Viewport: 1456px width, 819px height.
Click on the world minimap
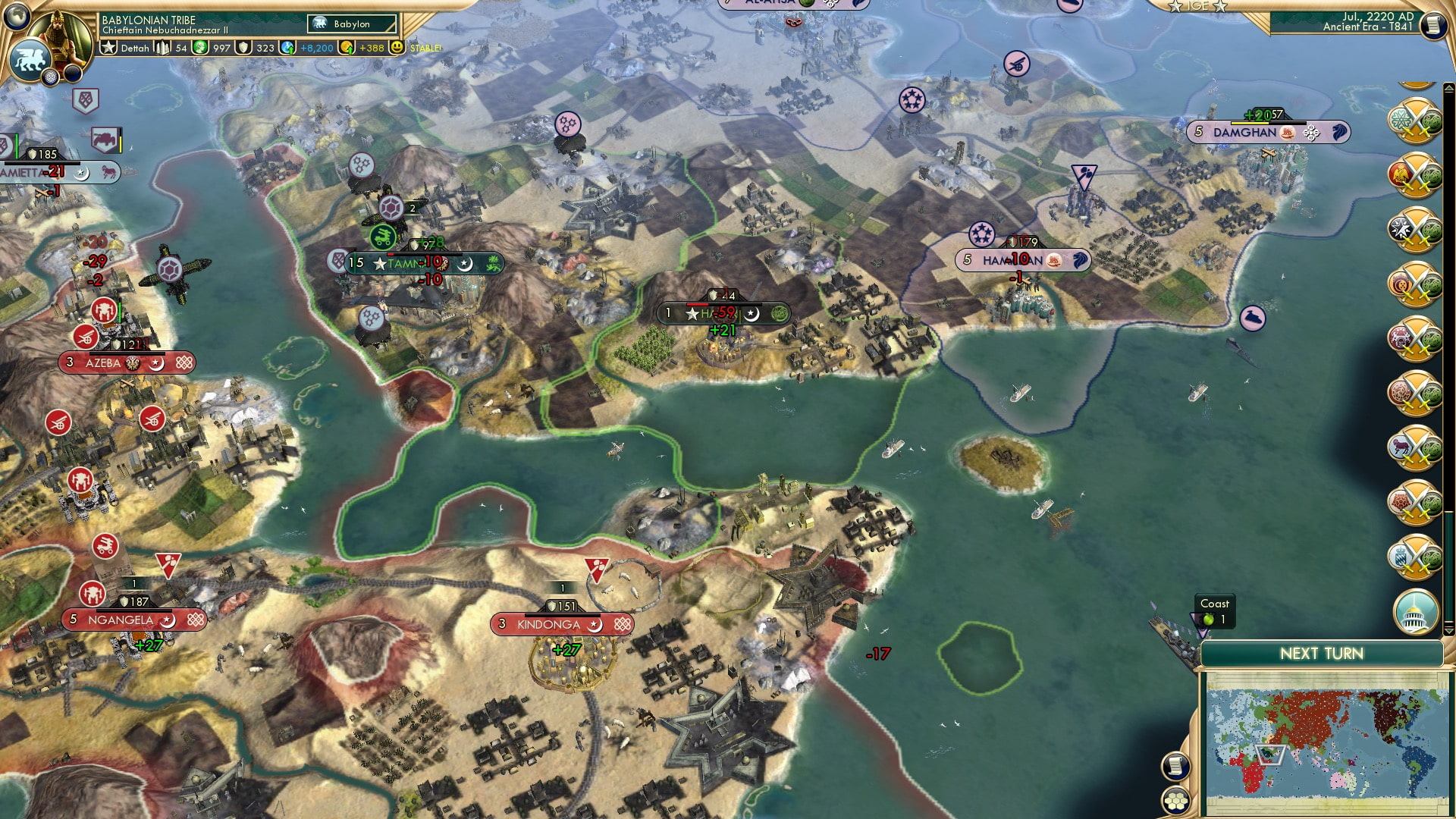coord(1326,742)
